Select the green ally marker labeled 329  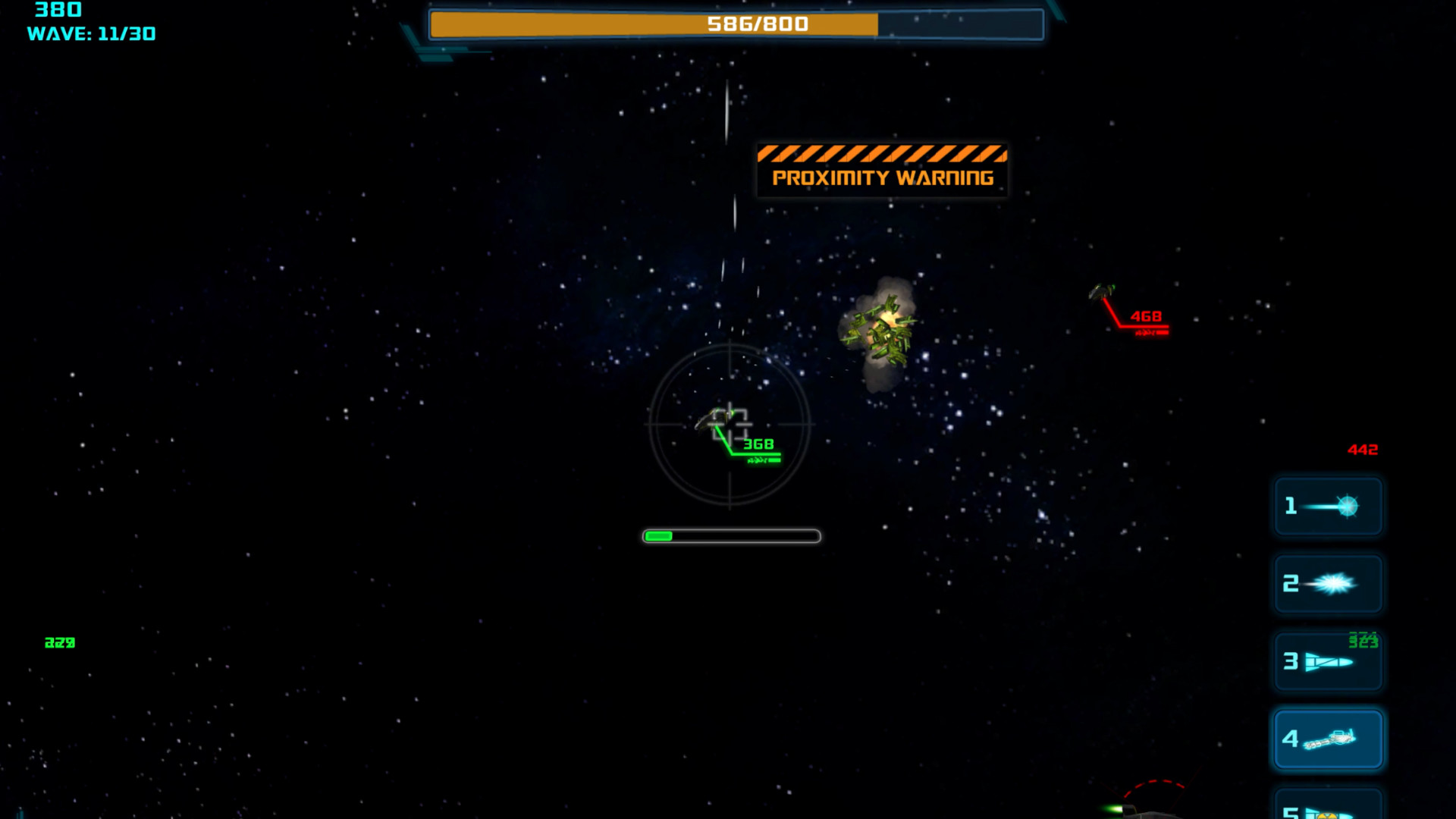59,642
